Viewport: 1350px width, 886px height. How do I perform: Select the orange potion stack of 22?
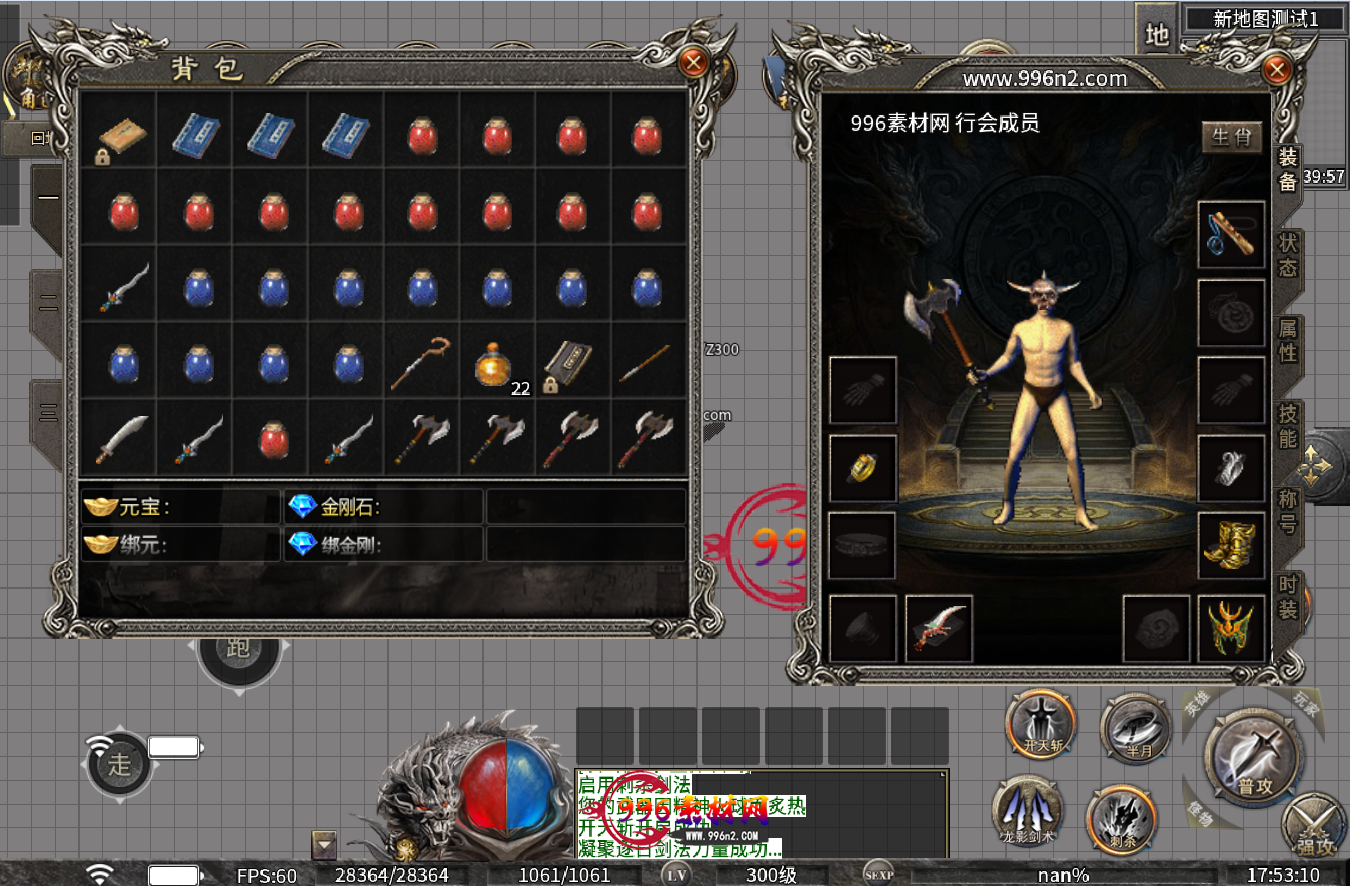point(497,364)
